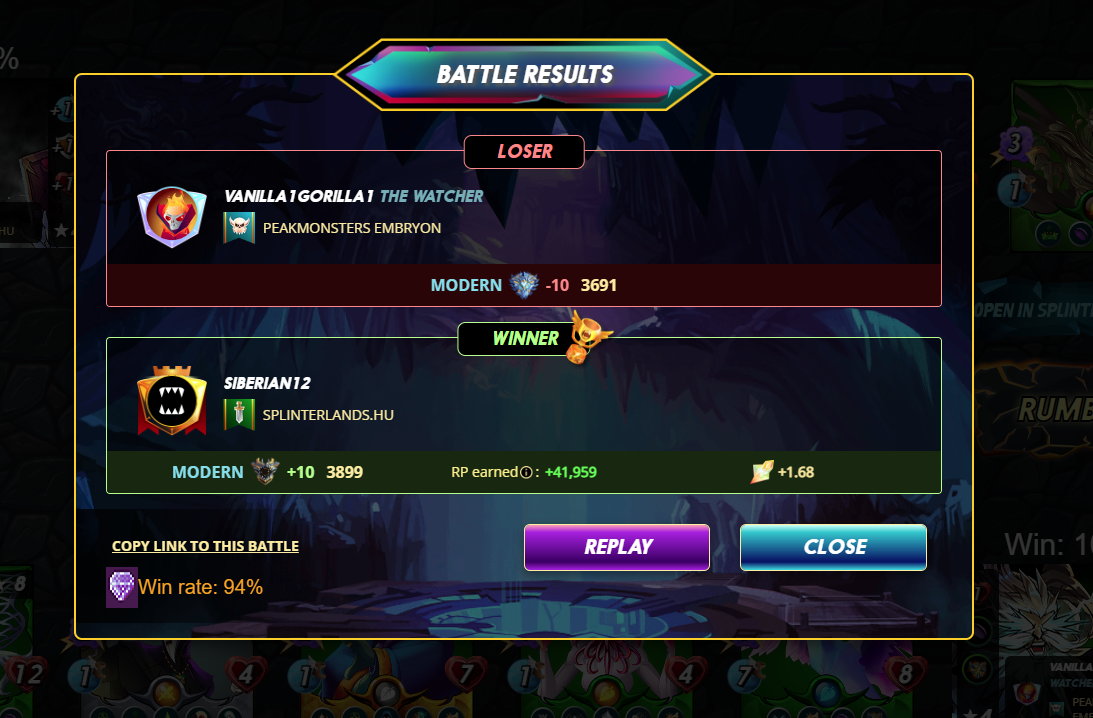
Task: Open VANILLA1GORILLA1's player name
Action: click(299, 196)
